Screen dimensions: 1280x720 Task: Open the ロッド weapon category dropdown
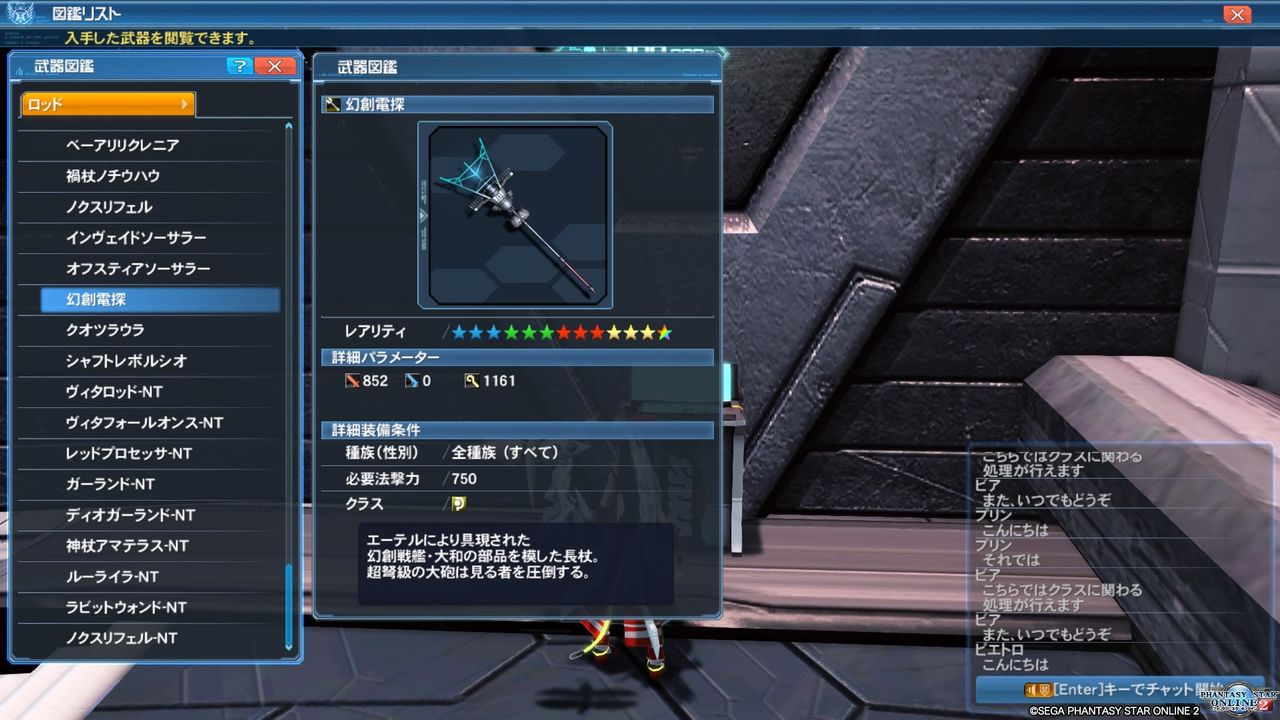point(105,103)
